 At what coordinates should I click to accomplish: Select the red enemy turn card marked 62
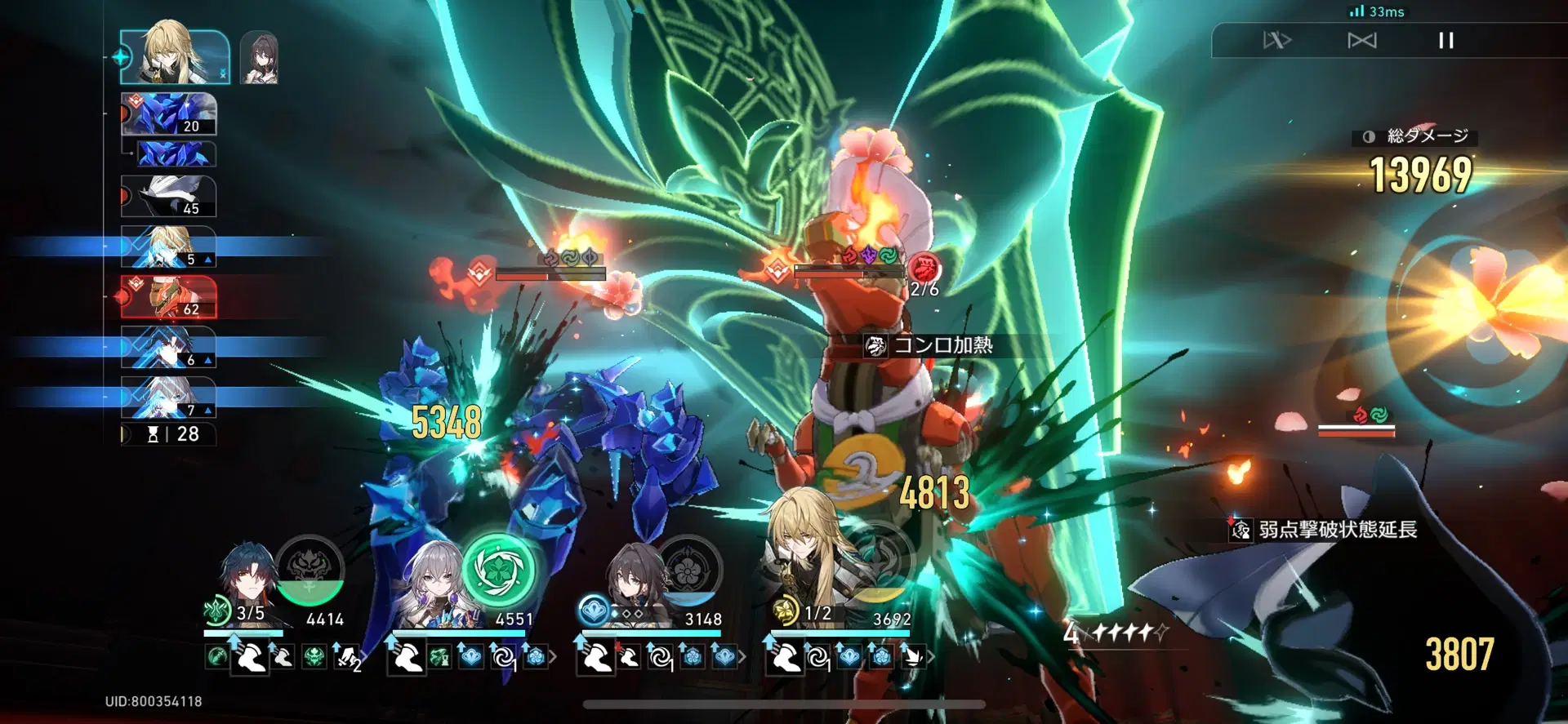click(169, 296)
